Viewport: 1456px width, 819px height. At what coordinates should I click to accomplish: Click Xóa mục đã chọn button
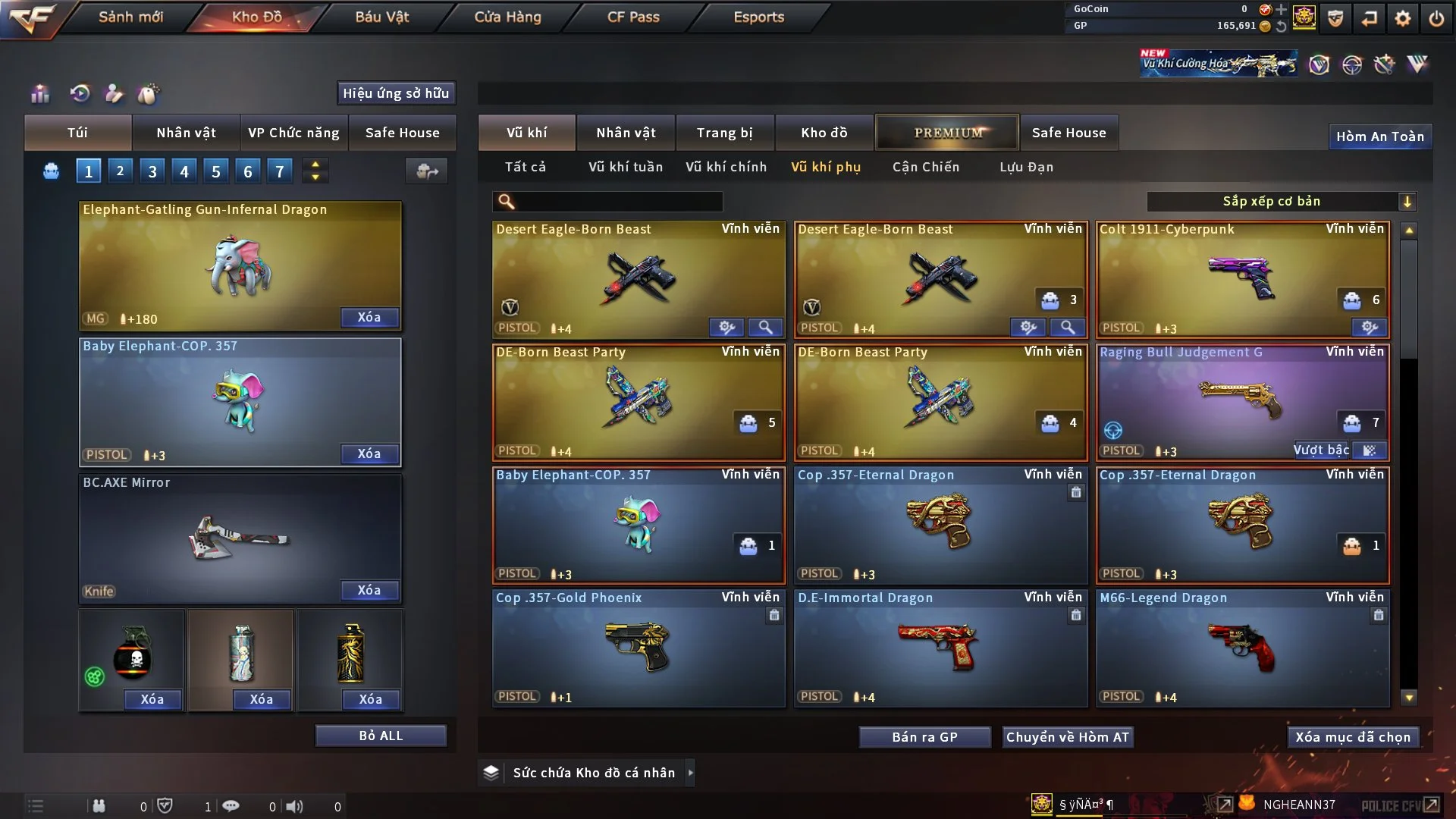1352,737
